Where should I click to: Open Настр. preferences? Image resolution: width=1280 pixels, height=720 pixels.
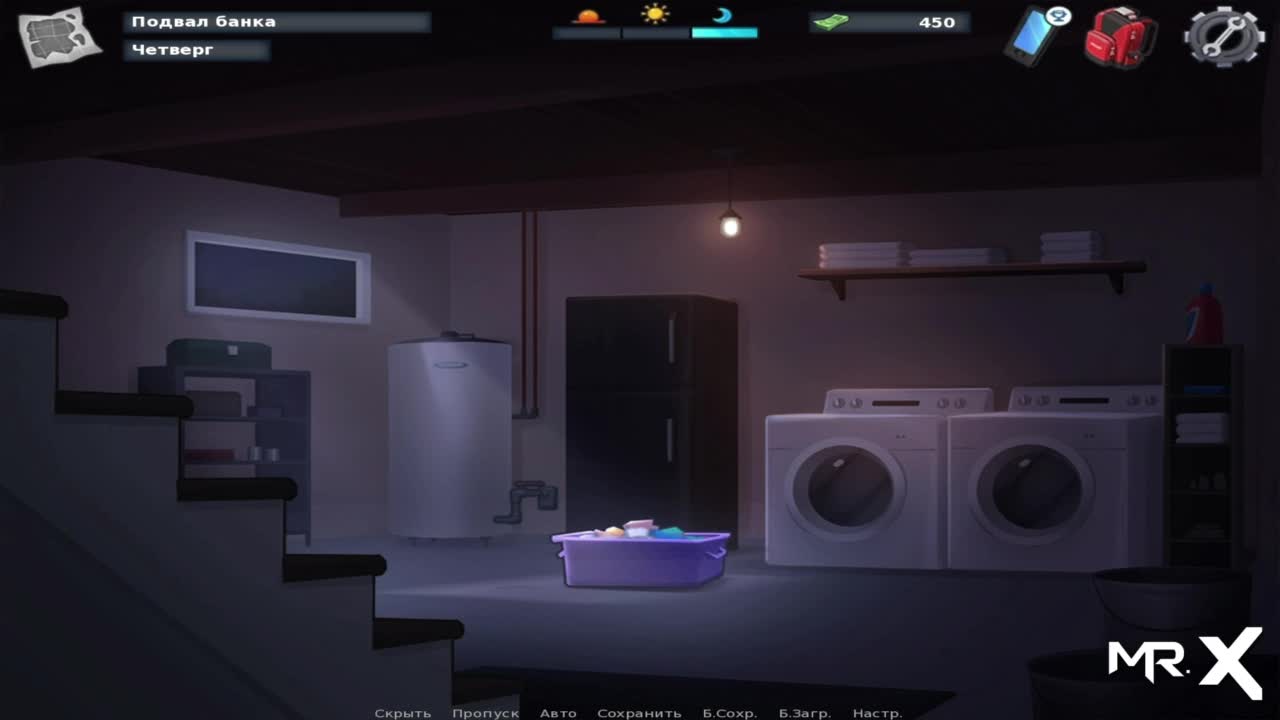click(x=877, y=713)
